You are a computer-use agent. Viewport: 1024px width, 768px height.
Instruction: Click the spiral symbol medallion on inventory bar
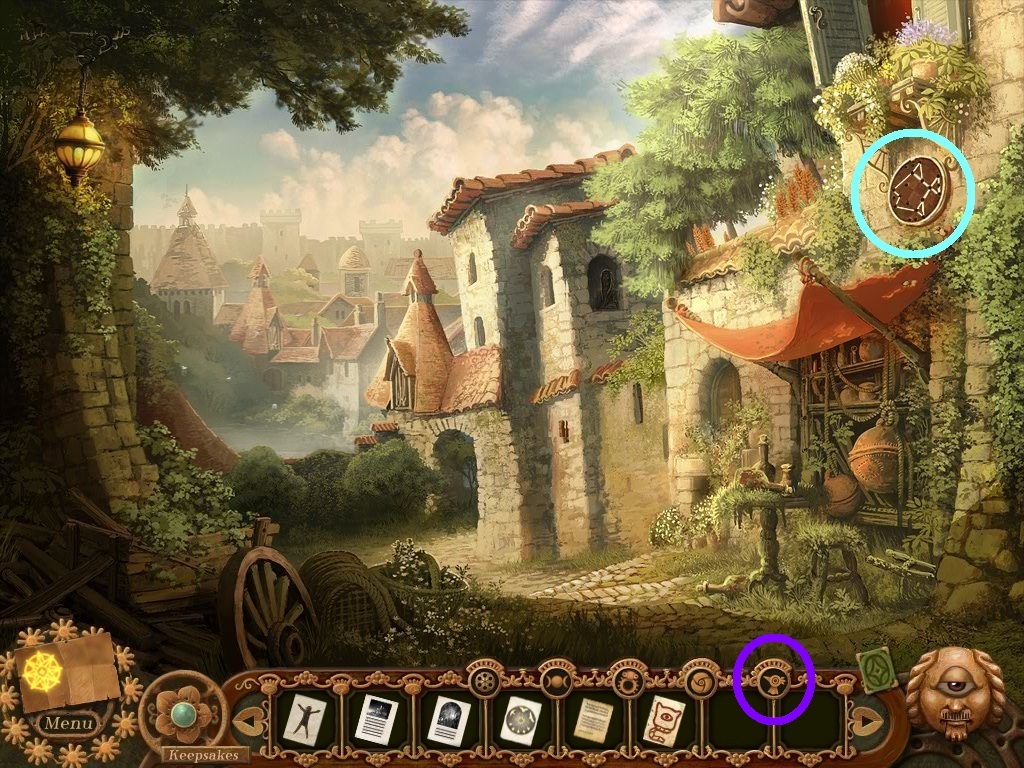pyautogui.click(x=698, y=684)
